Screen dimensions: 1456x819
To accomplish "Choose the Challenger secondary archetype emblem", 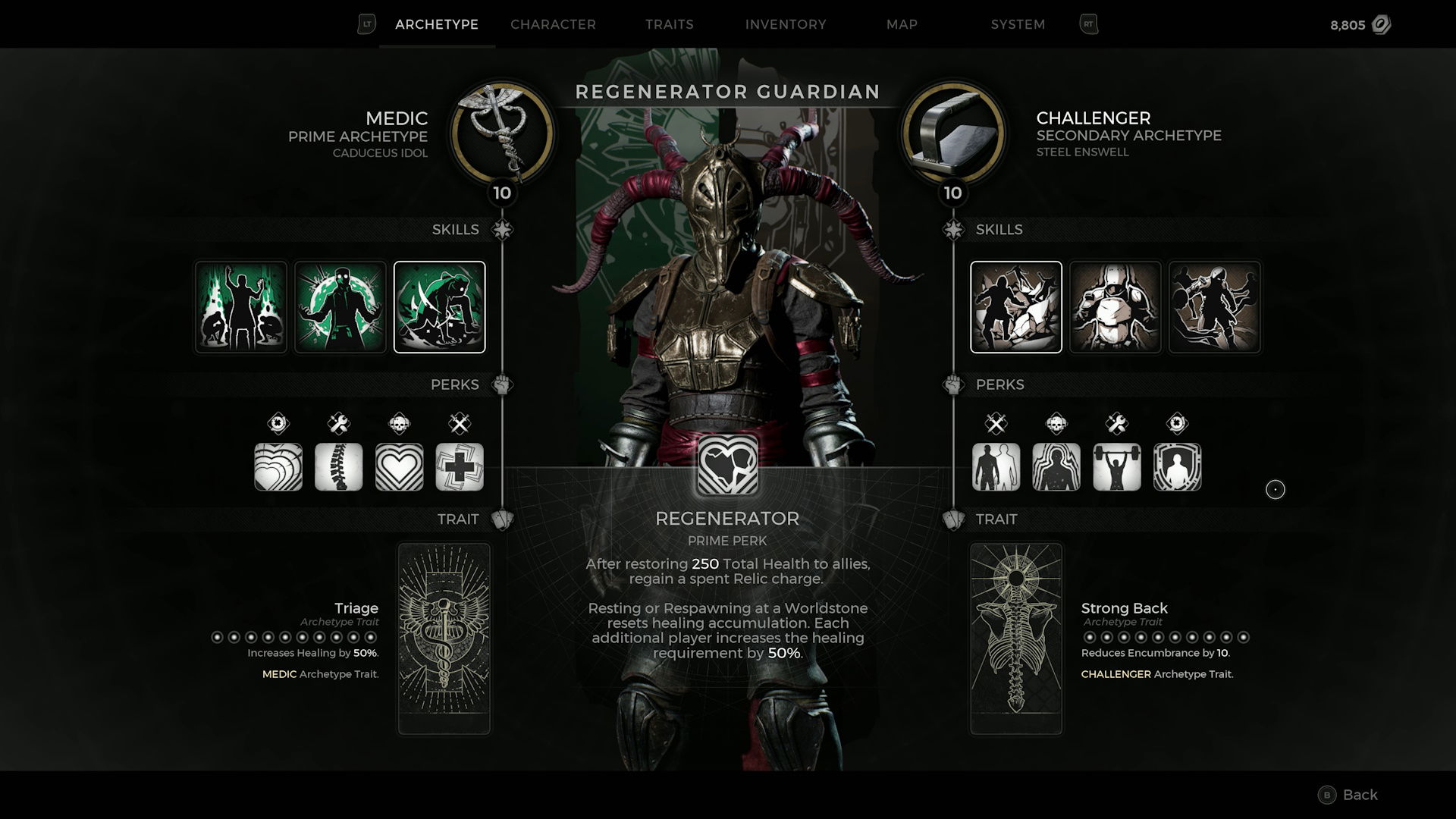I will point(953,133).
